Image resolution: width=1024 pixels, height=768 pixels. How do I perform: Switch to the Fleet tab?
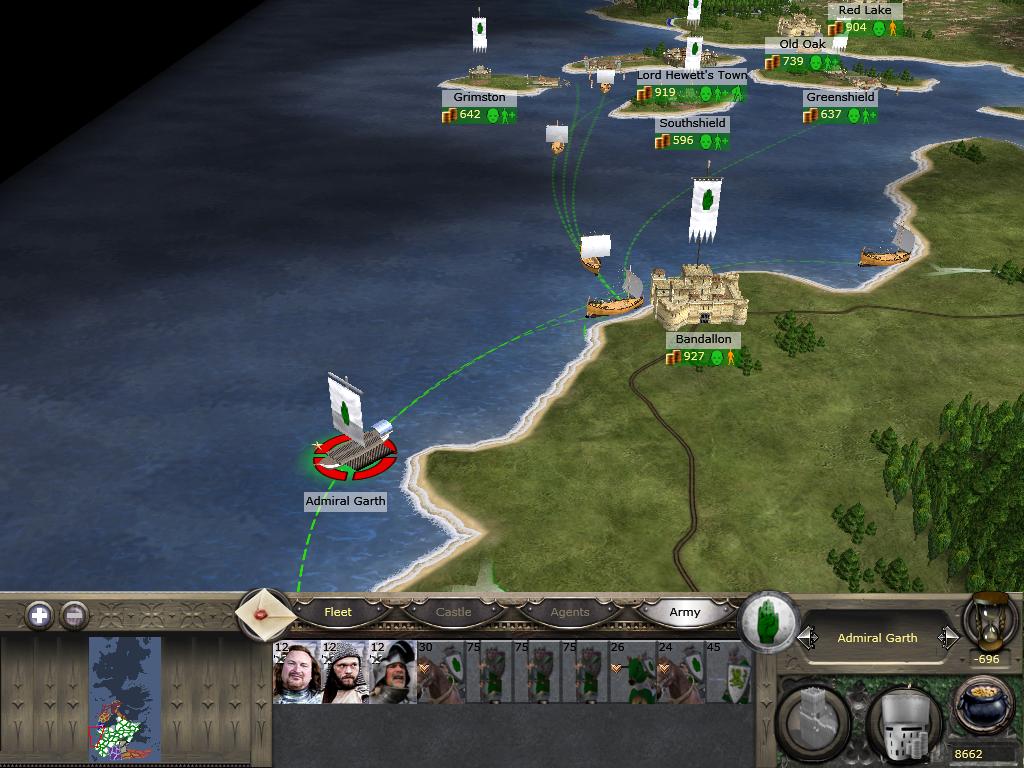tap(338, 612)
